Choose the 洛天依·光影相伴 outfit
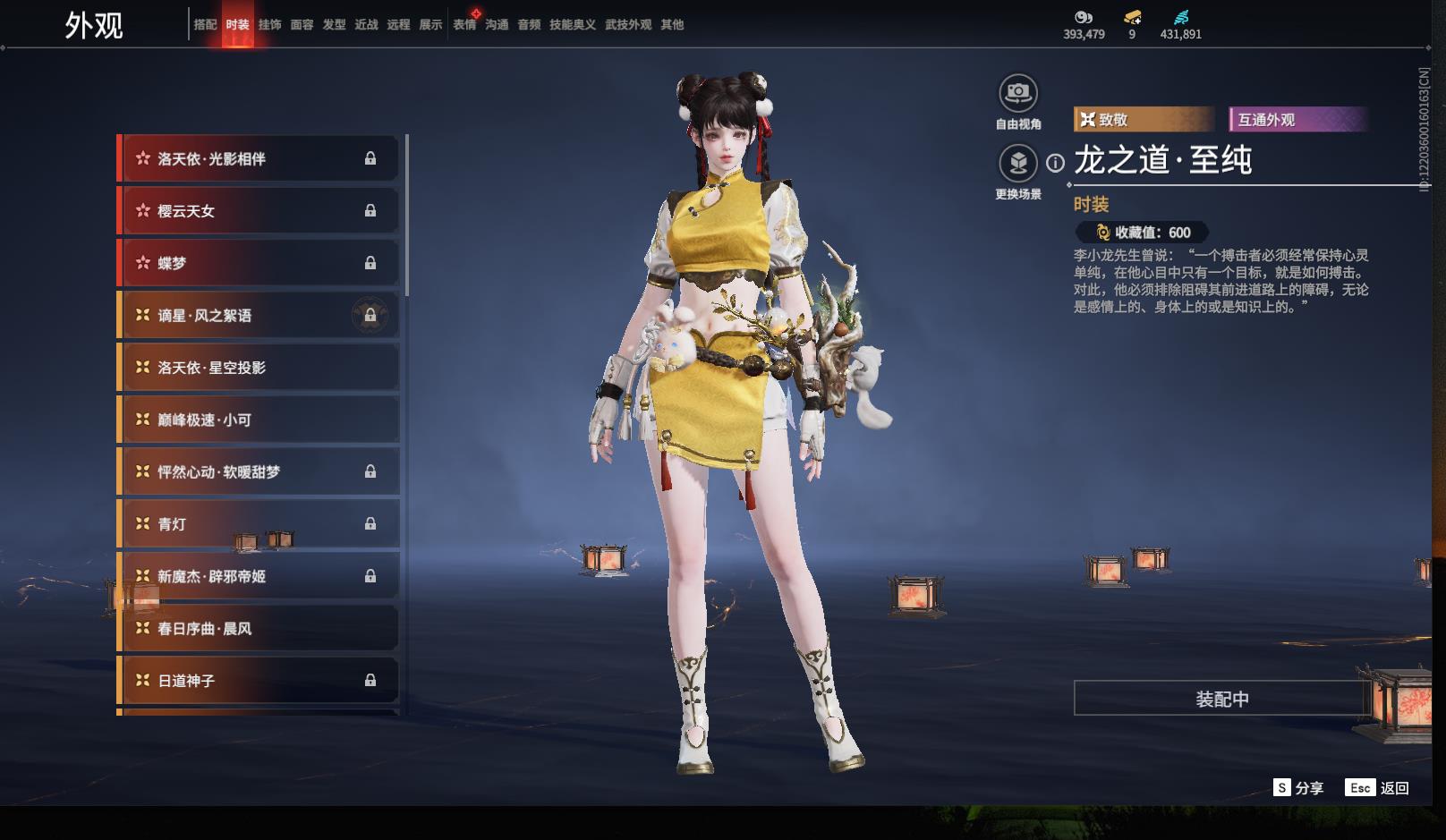This screenshot has height=840, width=1446. pyautogui.click(x=258, y=158)
